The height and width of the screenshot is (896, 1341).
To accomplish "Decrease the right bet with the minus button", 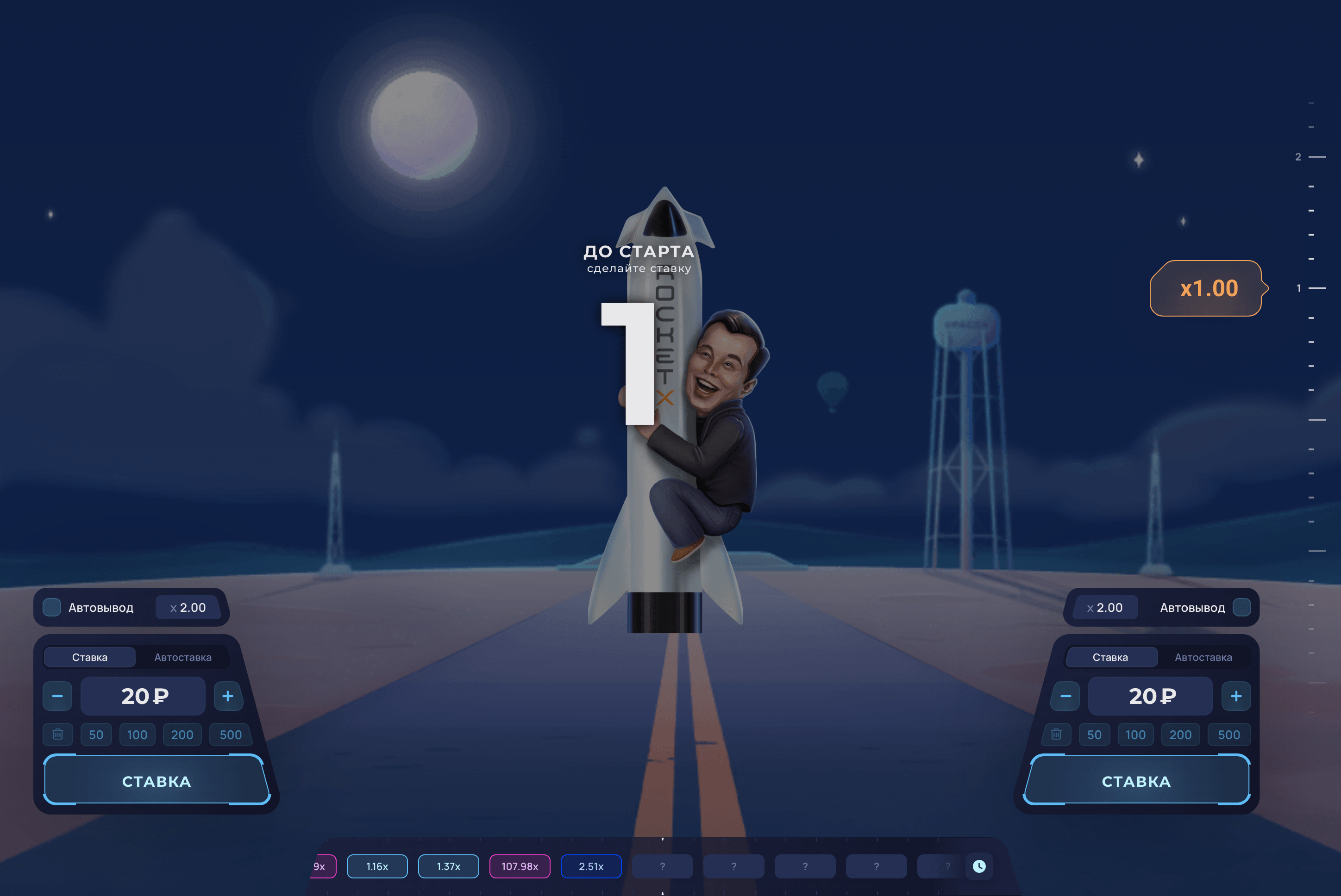I will pyautogui.click(x=1065, y=696).
